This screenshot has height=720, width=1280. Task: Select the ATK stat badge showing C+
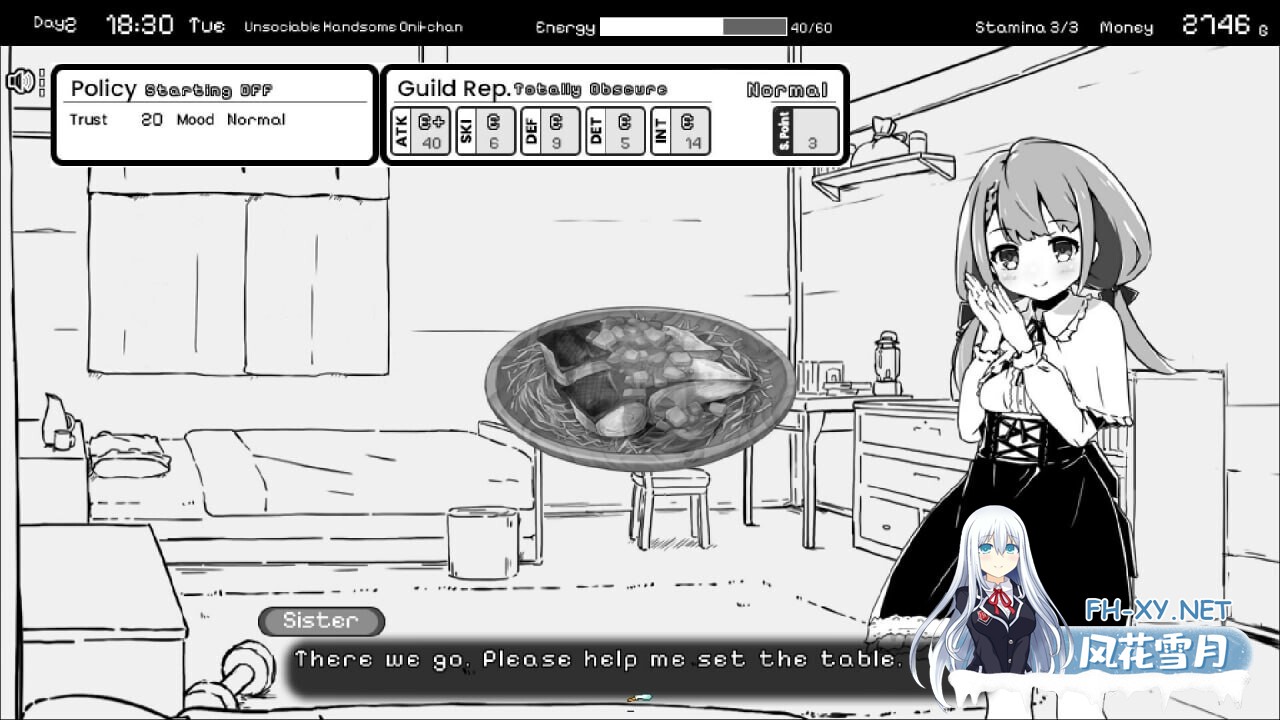tap(420, 131)
